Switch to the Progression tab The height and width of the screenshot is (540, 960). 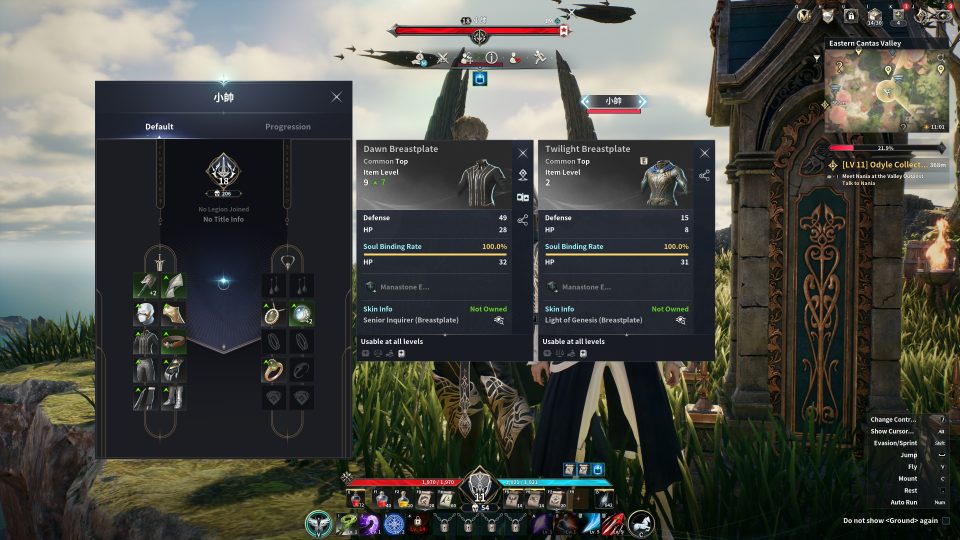(x=287, y=127)
